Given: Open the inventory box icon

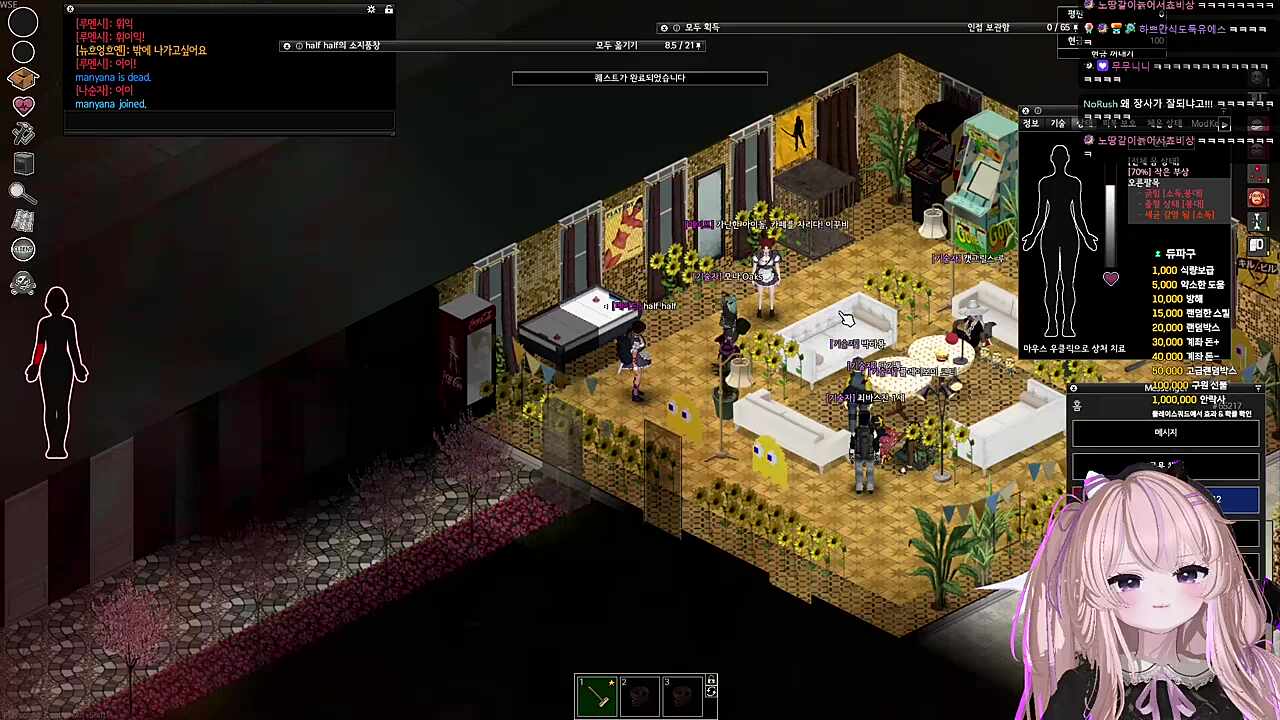Looking at the screenshot, I should [23, 78].
